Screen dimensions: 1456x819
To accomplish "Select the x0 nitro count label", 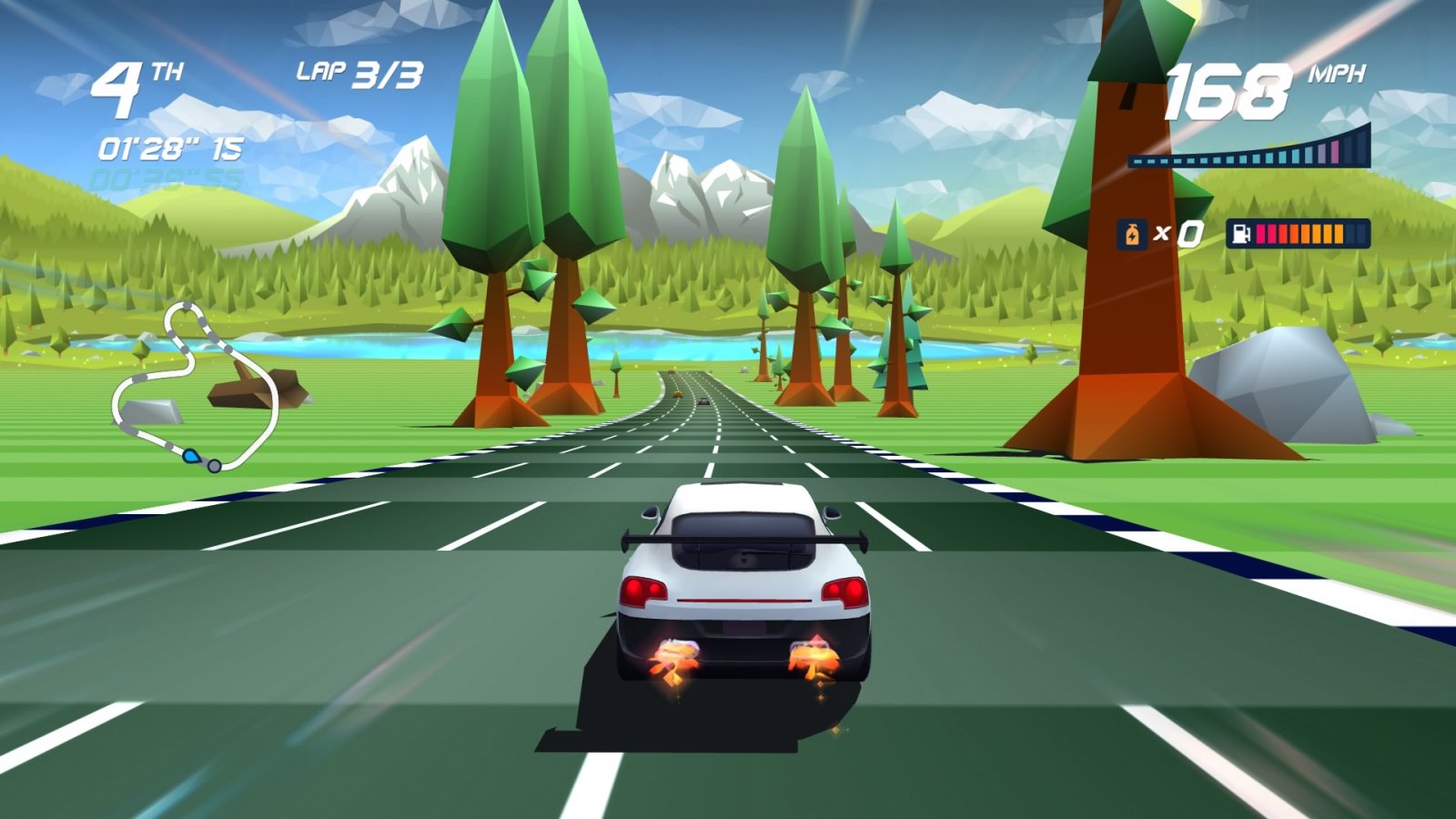I will tap(1178, 234).
